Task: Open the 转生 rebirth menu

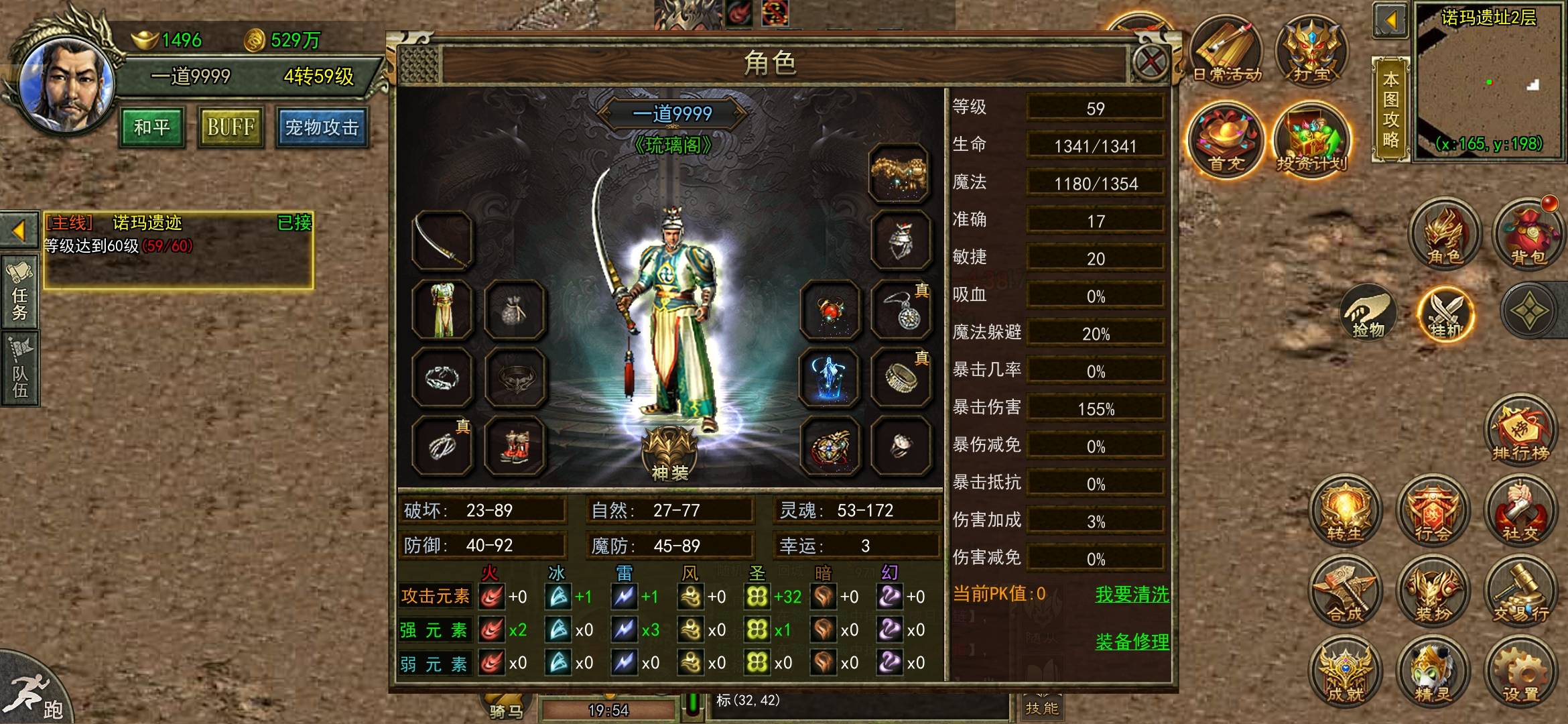Action: [1345, 513]
